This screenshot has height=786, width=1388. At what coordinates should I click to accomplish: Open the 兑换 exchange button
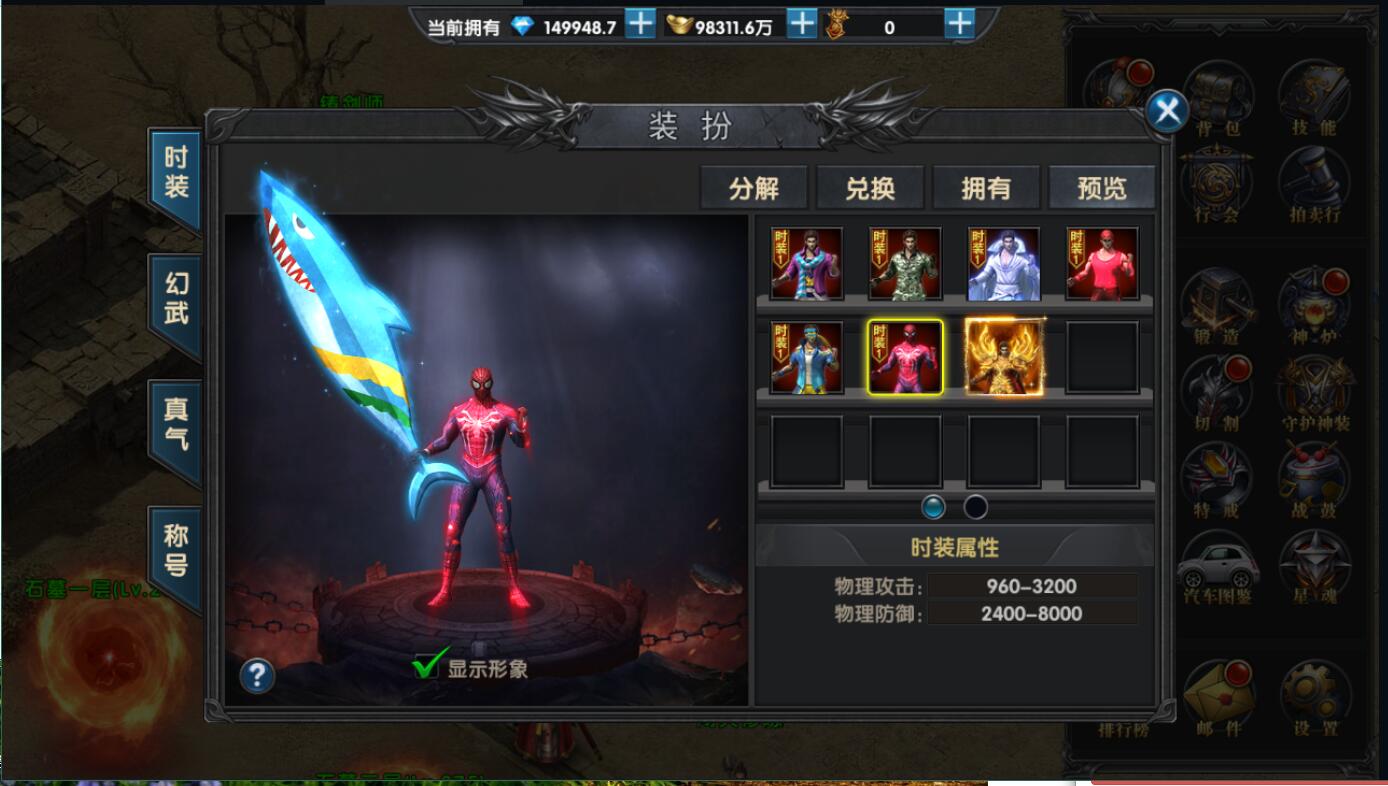[x=869, y=188]
